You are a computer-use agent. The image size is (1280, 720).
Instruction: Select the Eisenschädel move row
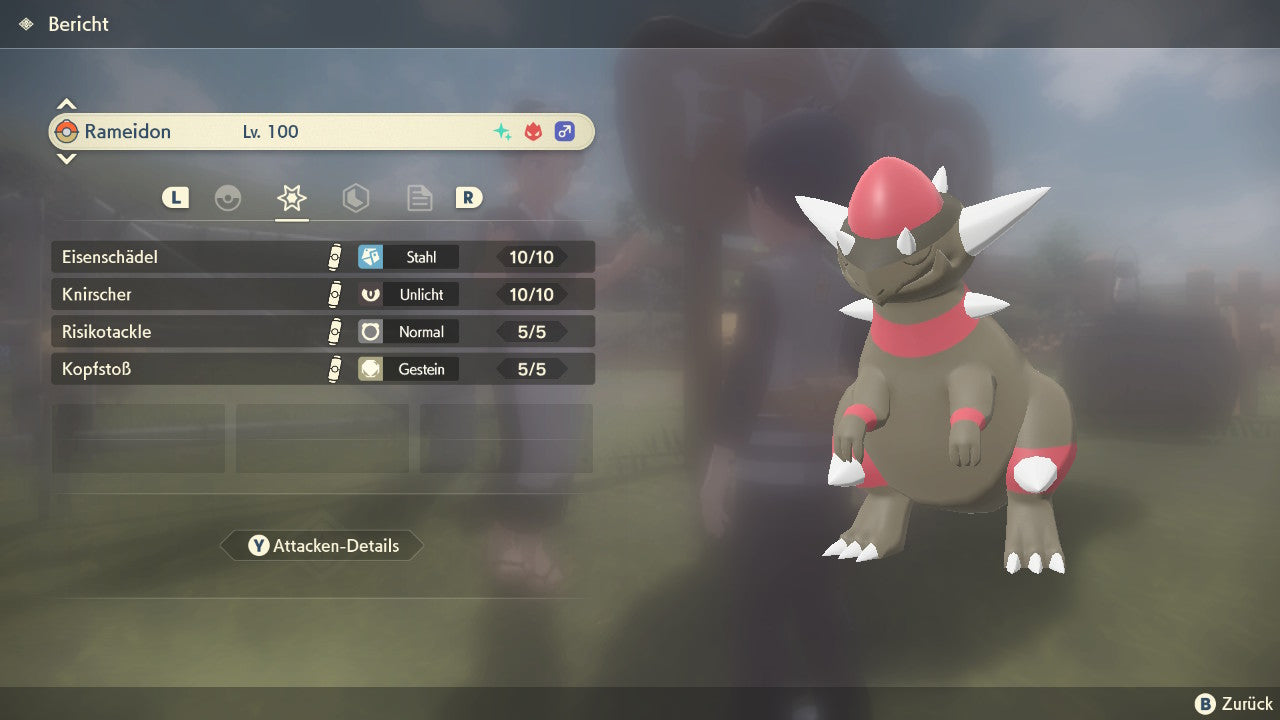tap(322, 257)
